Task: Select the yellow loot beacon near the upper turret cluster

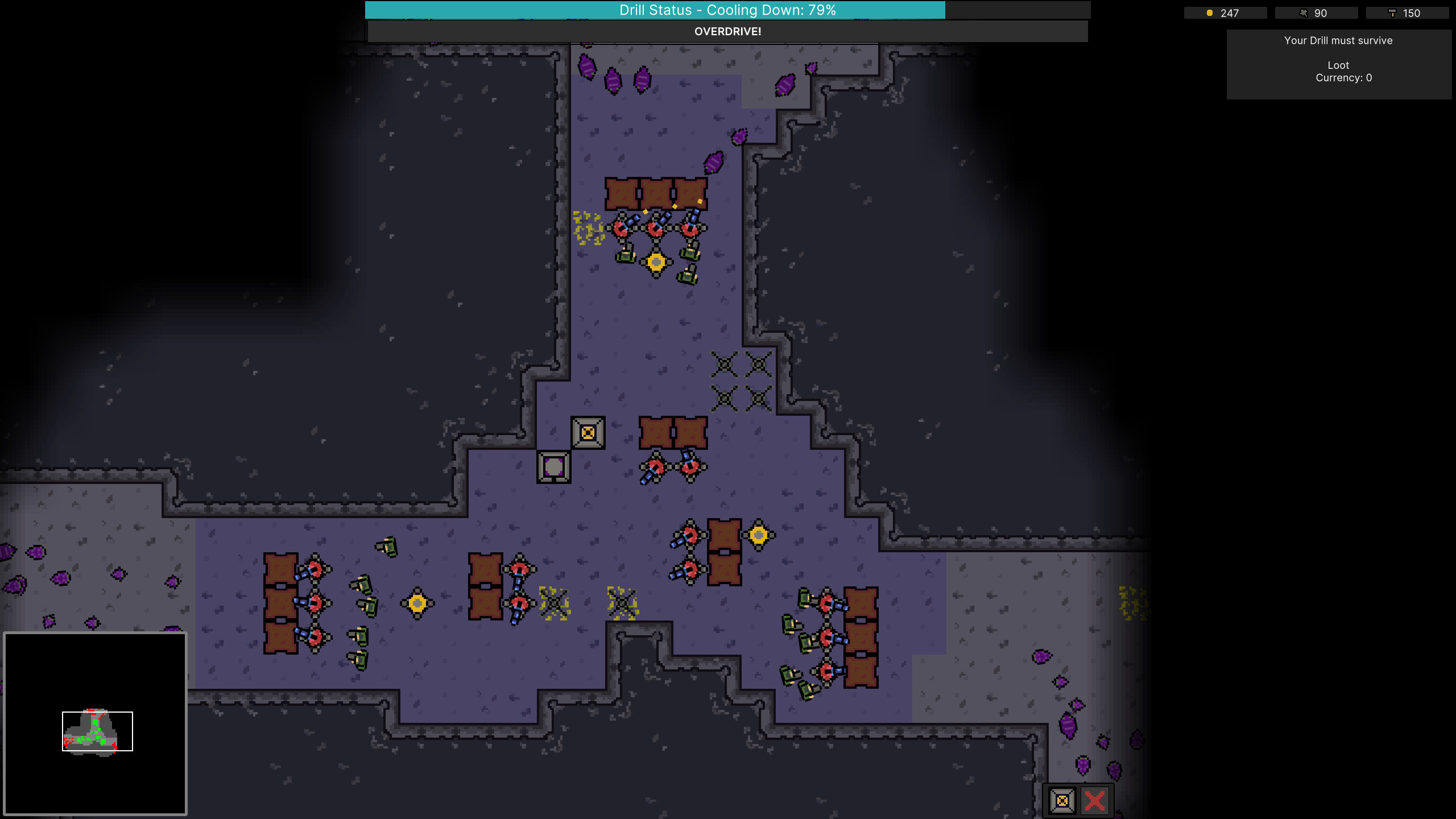Action: (x=655, y=262)
